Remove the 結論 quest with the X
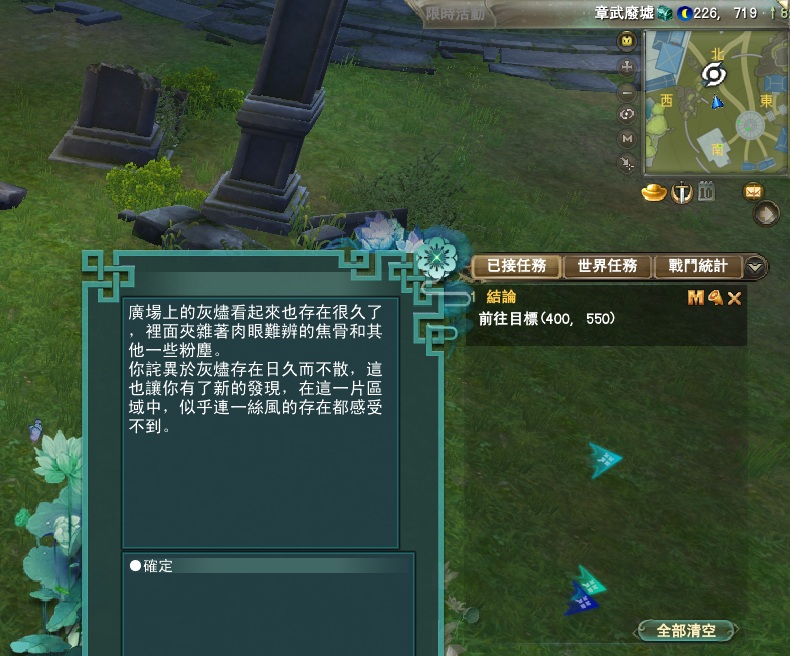Image resolution: width=790 pixels, height=656 pixels. click(x=734, y=298)
